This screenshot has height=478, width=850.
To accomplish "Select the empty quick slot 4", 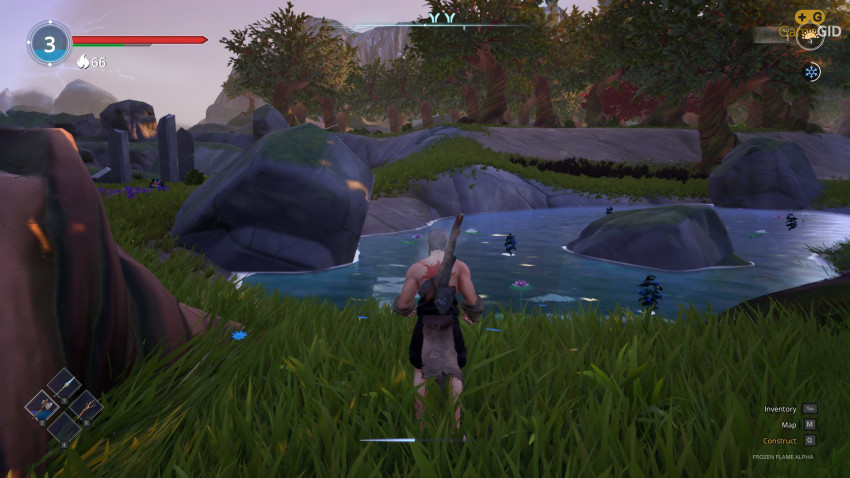I will 64,427.
